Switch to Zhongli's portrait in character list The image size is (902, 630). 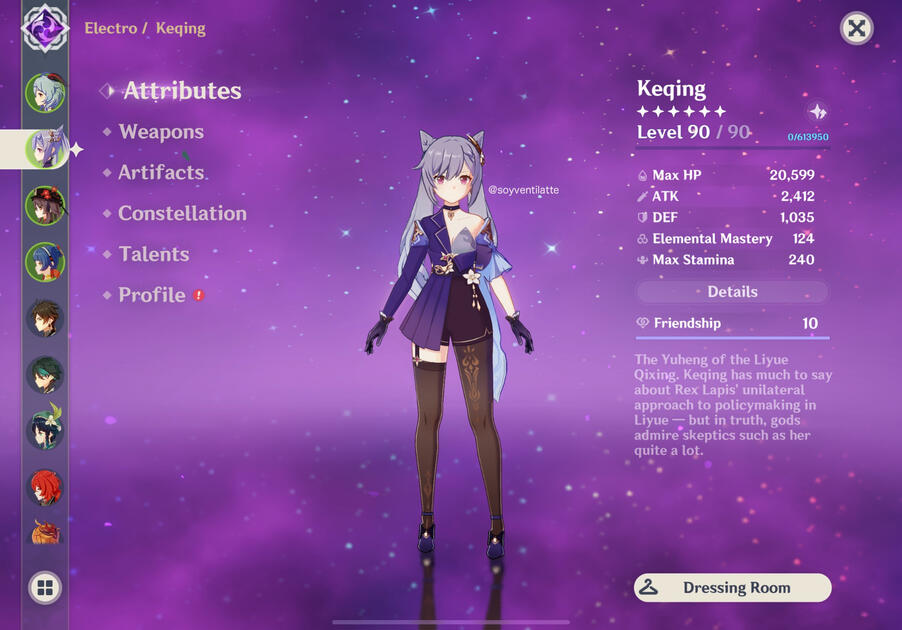click(45, 320)
